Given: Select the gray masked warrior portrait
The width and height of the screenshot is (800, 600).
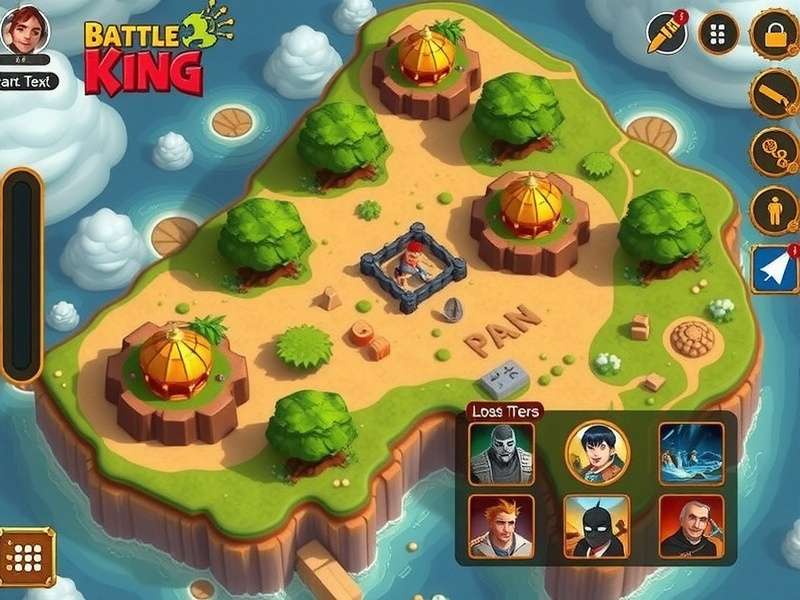Looking at the screenshot, I should coord(501,454).
